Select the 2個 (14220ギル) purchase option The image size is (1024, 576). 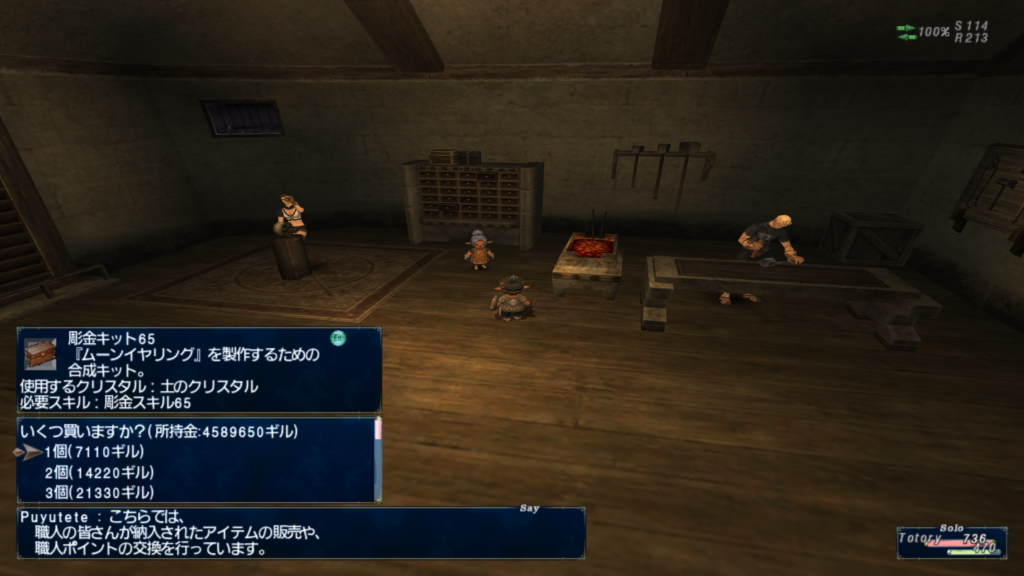click(x=99, y=472)
